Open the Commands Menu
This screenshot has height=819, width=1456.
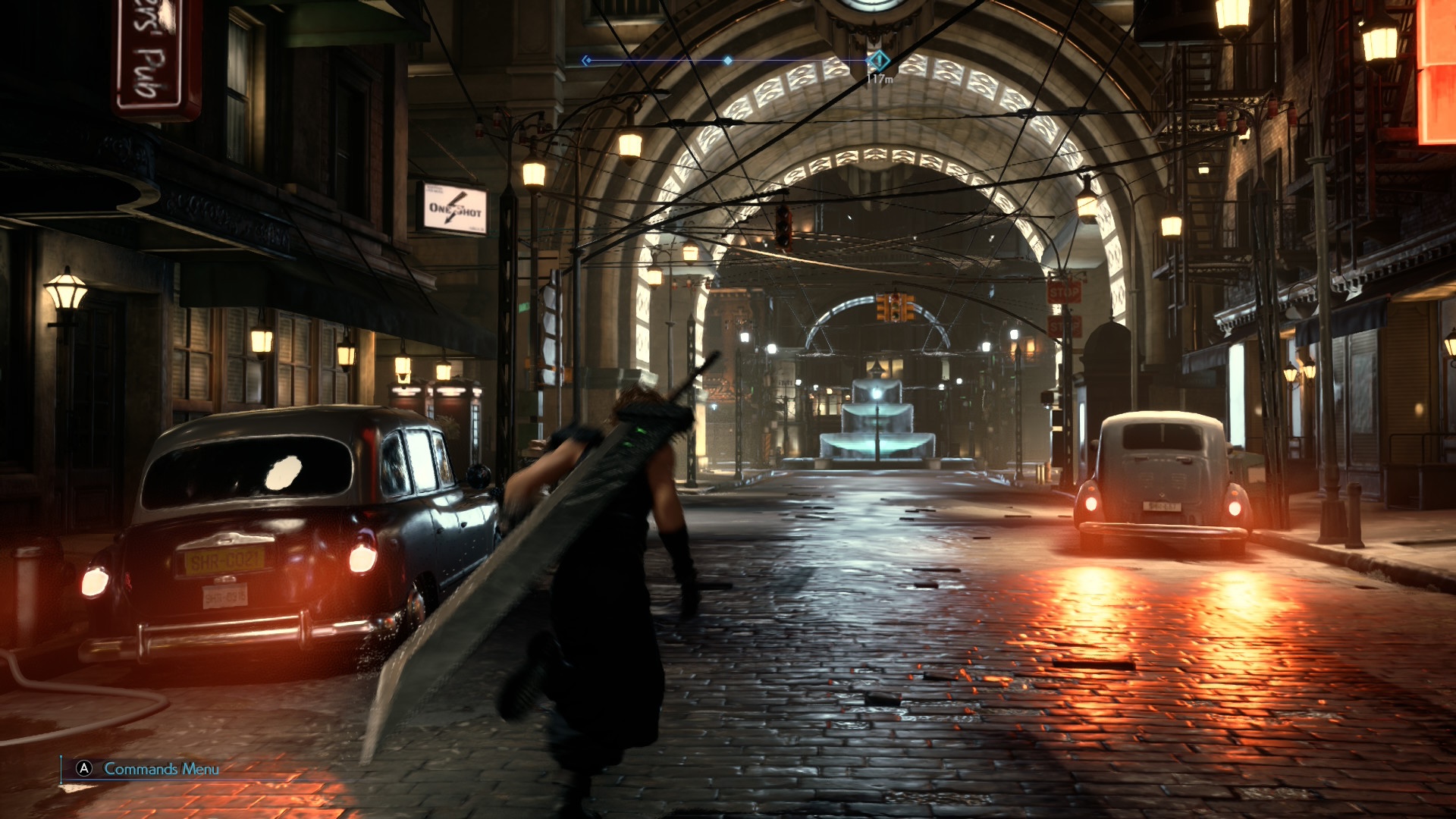click(149, 769)
